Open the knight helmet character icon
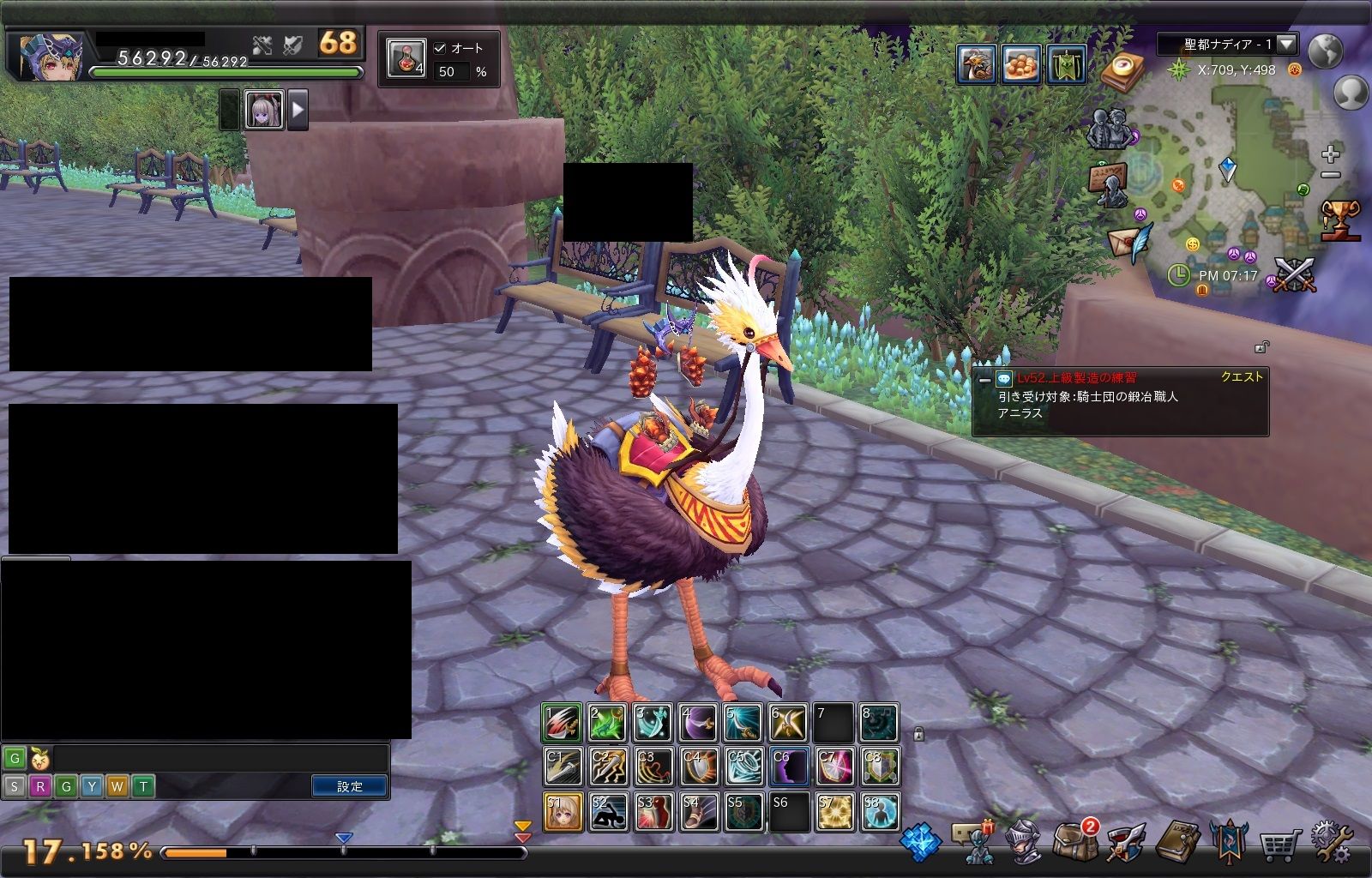 pos(1025,842)
